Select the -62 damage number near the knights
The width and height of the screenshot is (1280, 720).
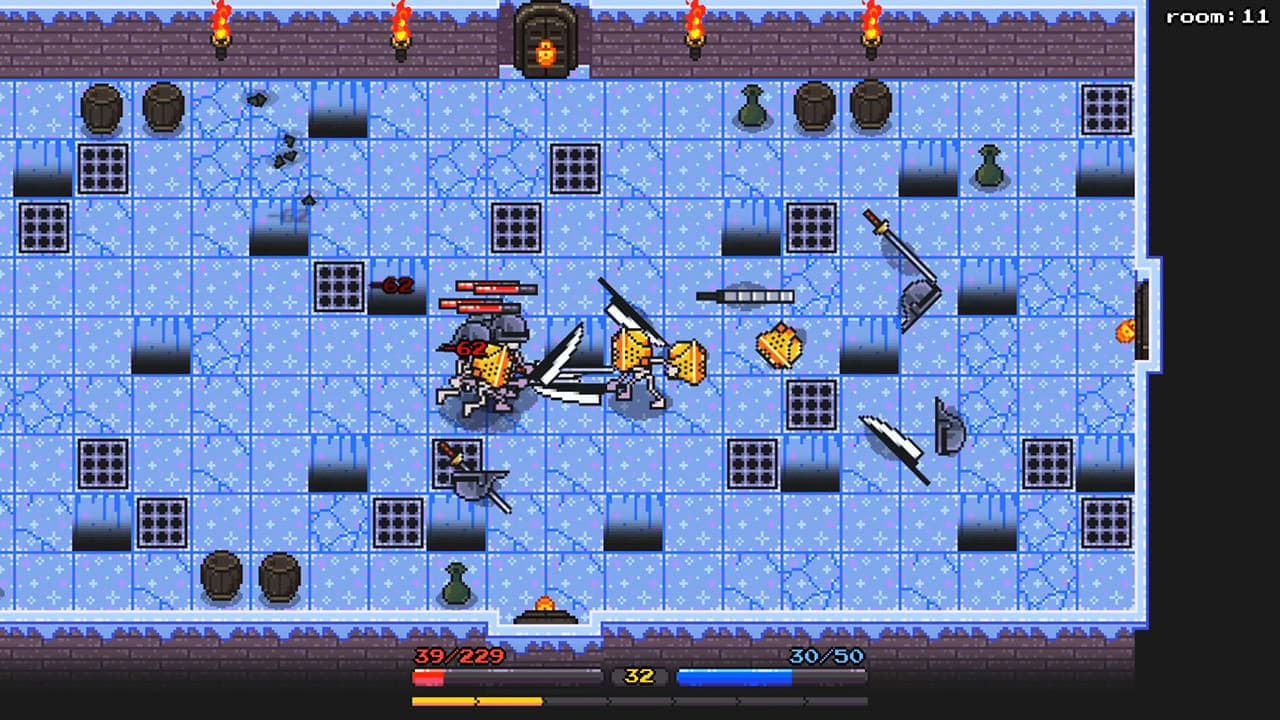(463, 350)
